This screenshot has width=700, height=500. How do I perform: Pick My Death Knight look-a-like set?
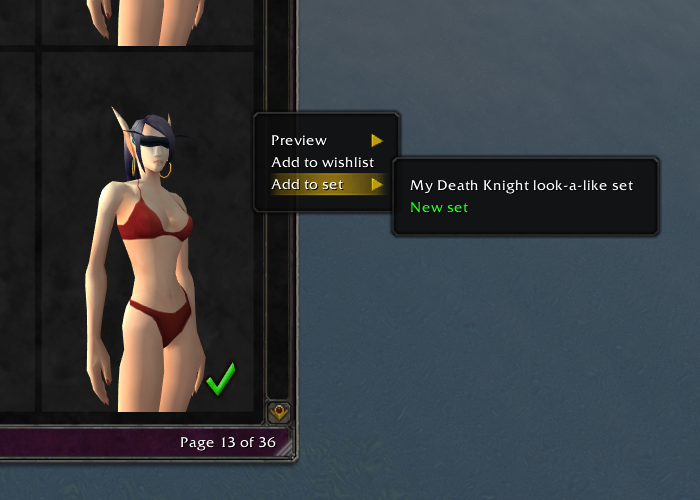pyautogui.click(x=521, y=186)
